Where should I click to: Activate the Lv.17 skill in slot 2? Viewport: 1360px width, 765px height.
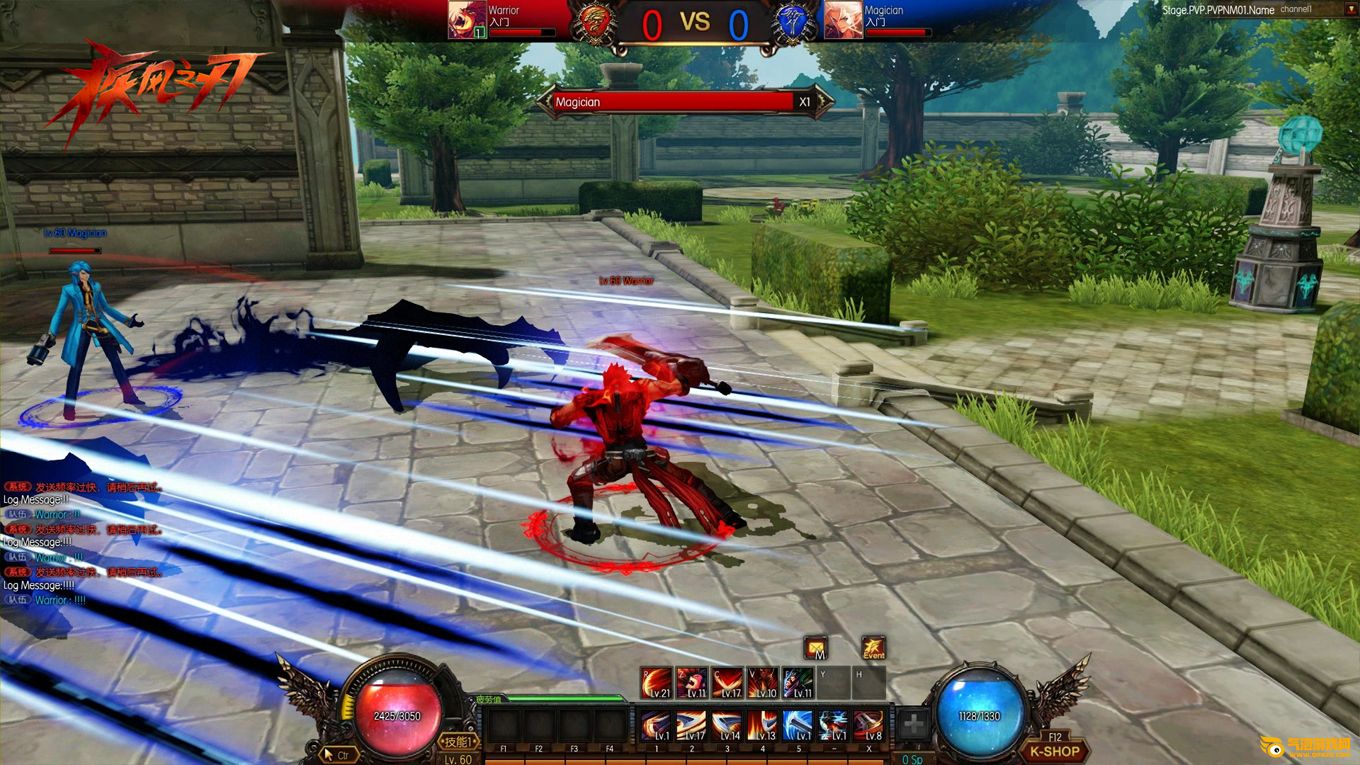coord(691,724)
